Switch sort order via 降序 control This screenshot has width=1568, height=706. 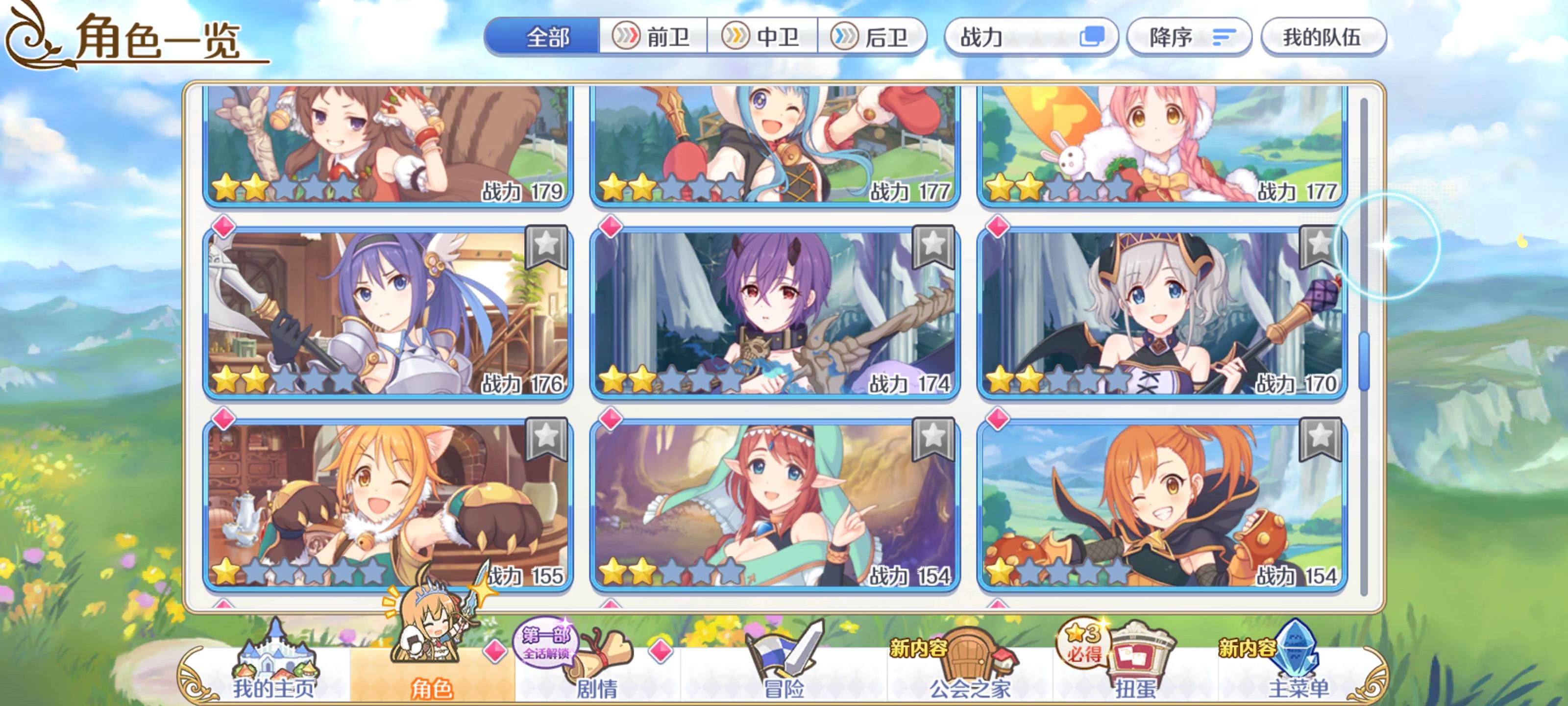point(1189,38)
